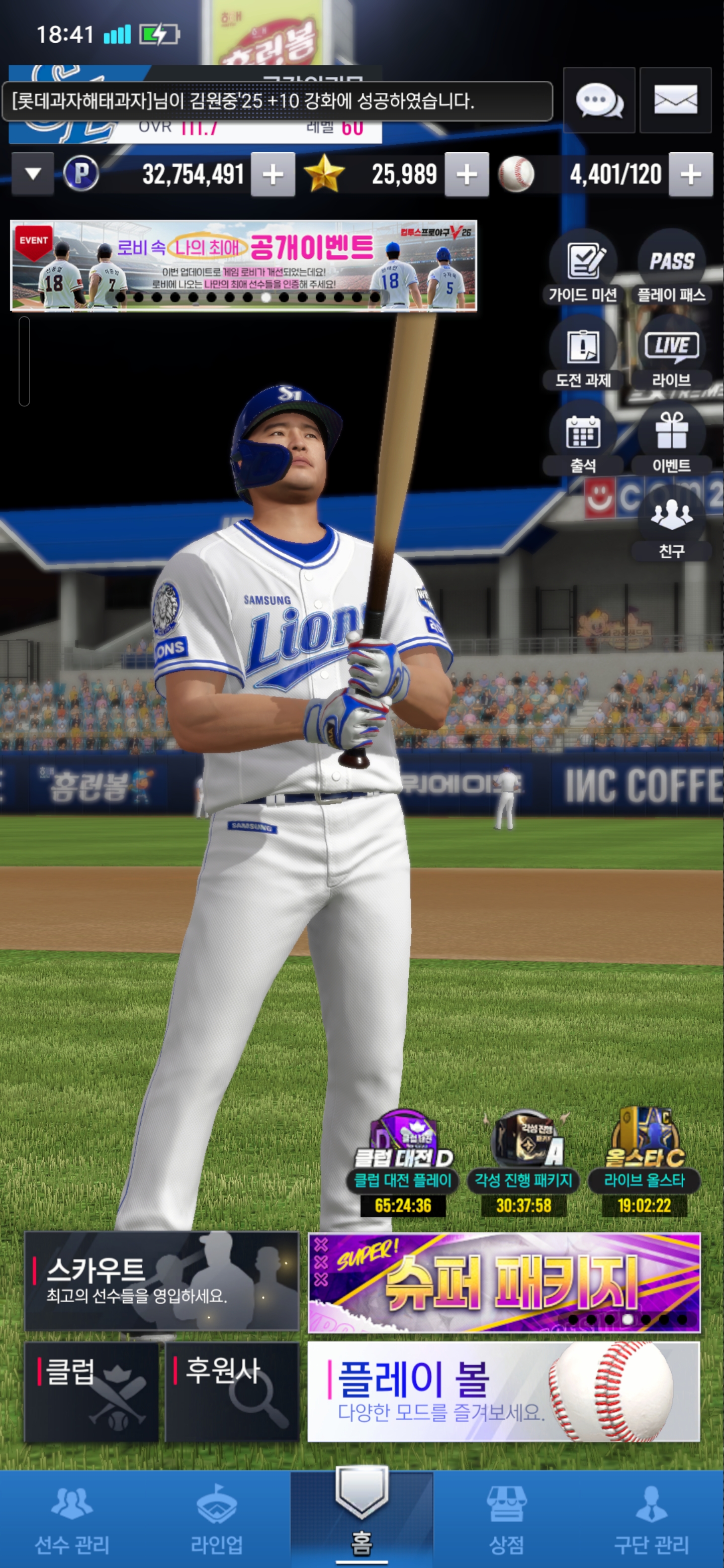Expand the currency bar dropdown arrow

click(33, 174)
